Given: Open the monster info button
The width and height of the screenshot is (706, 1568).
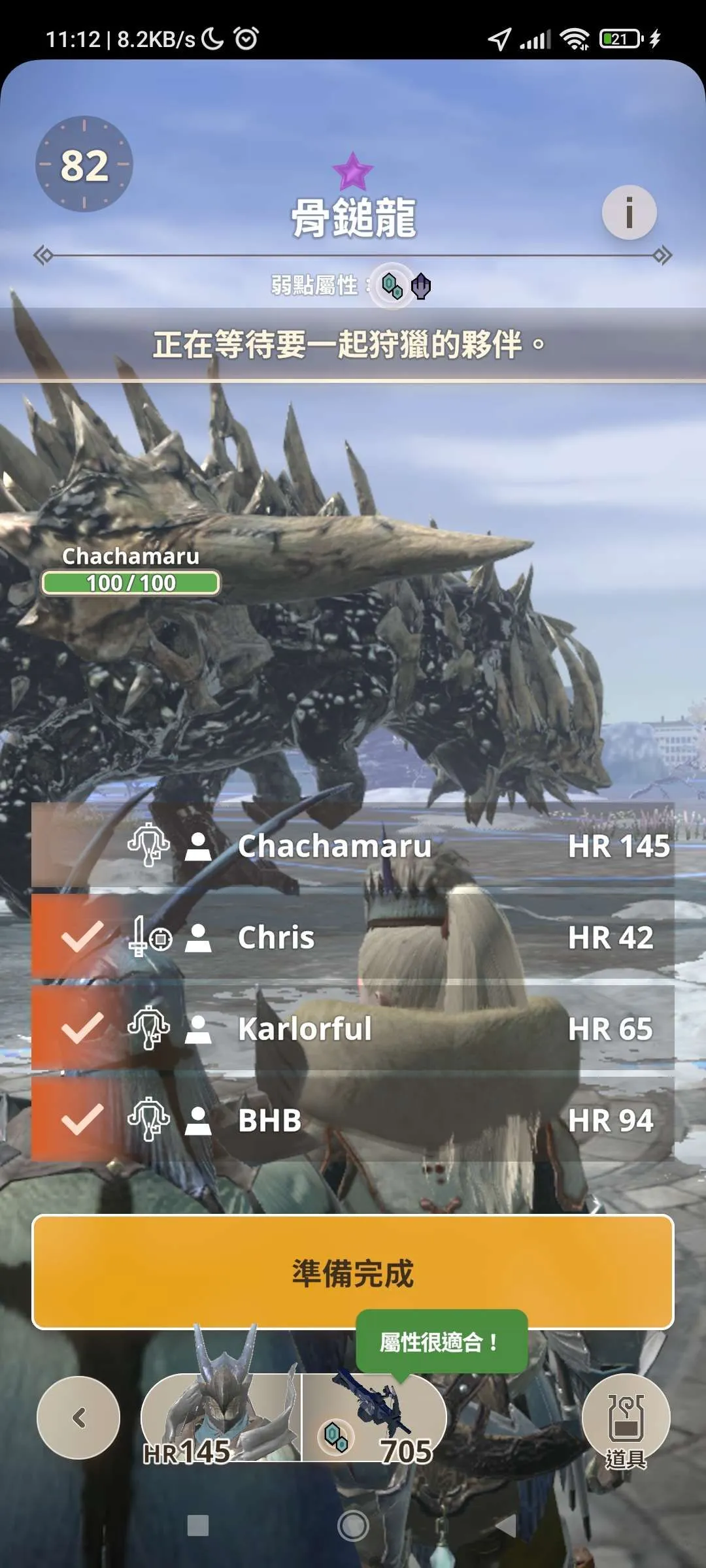Looking at the screenshot, I should 629,213.
